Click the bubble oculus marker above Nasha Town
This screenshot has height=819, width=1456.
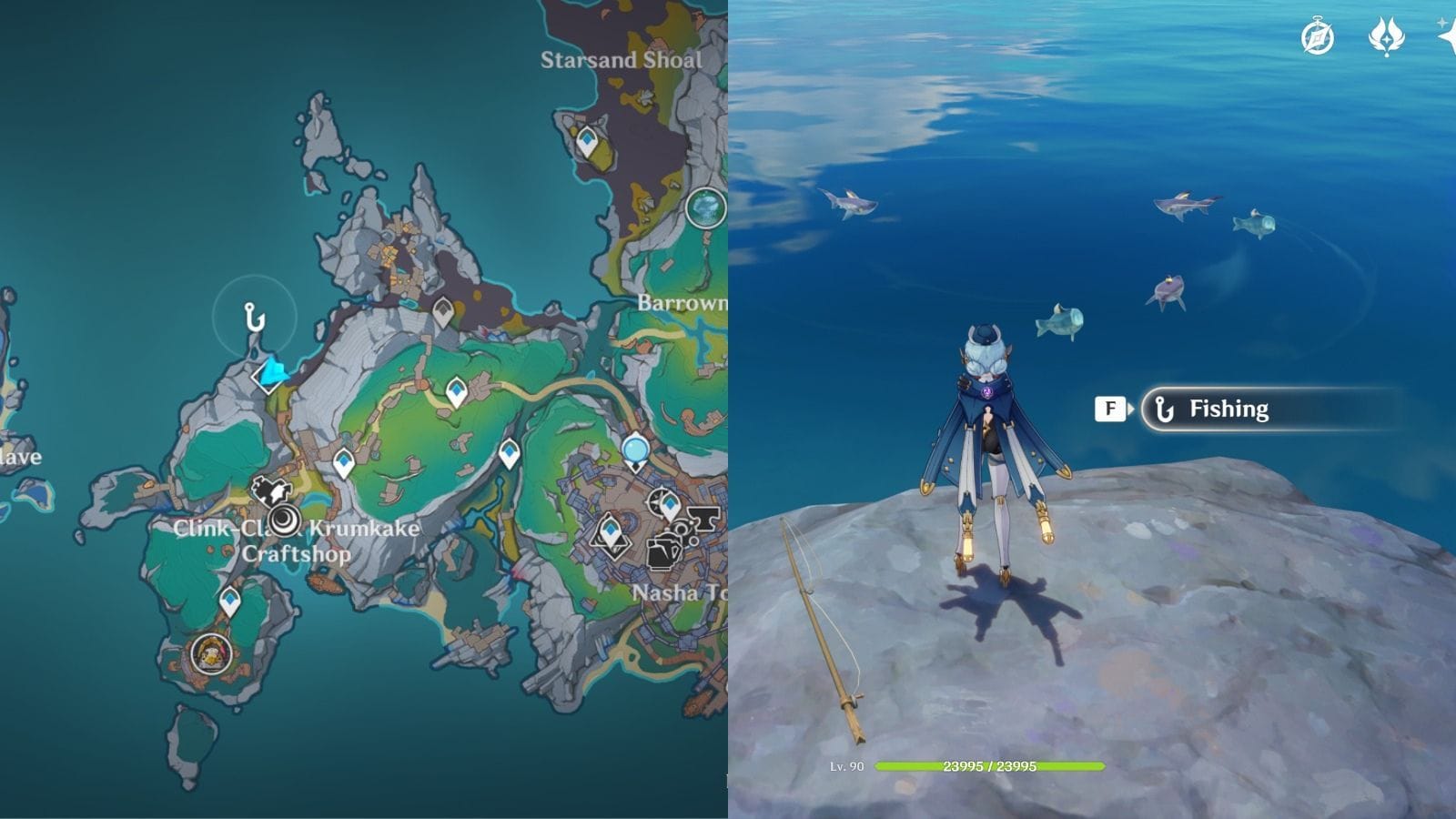point(634,448)
